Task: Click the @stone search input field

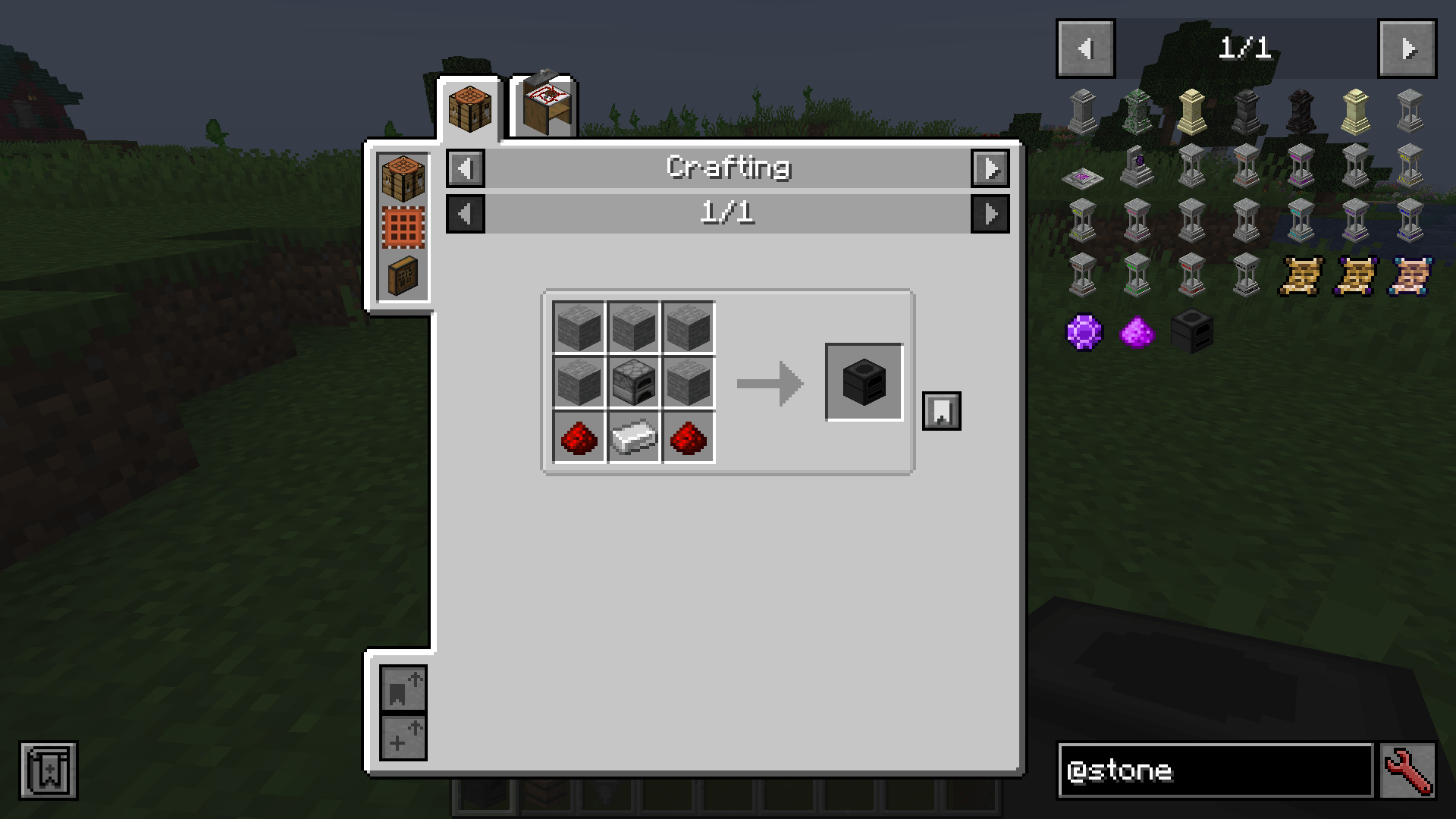Action: tap(1213, 771)
